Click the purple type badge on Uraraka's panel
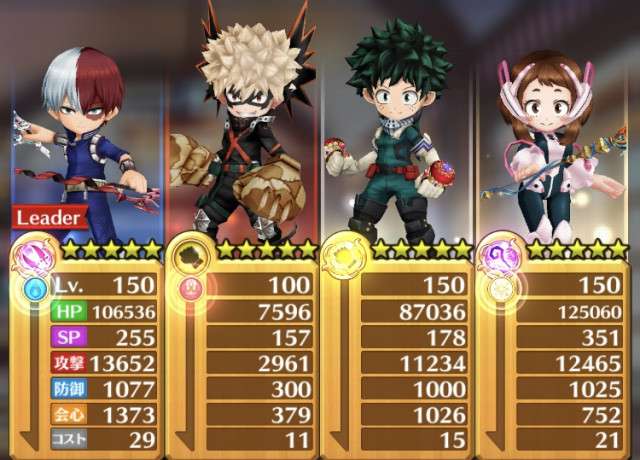The height and width of the screenshot is (460, 640). [498, 259]
